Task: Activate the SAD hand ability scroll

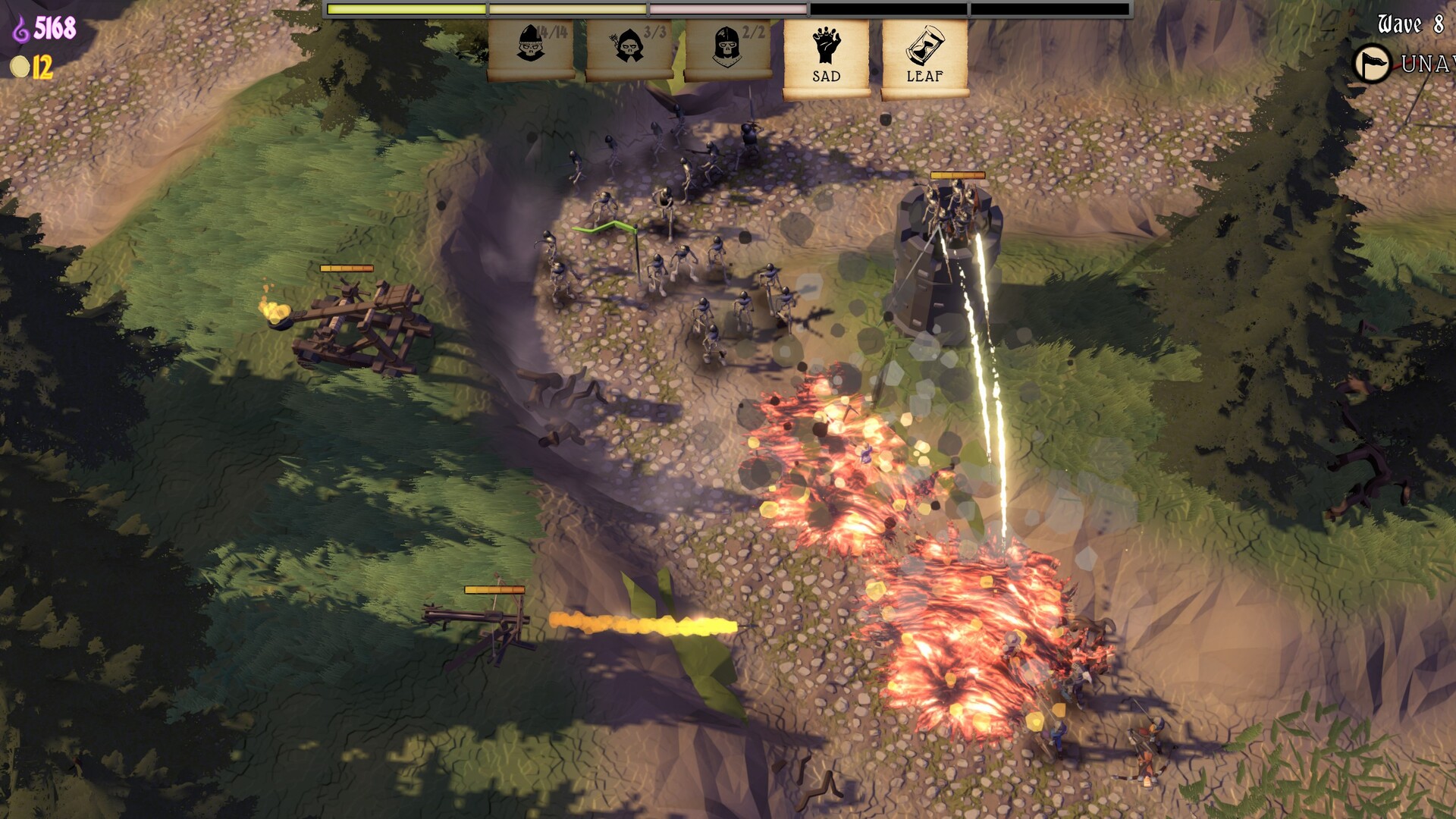Action: point(826,56)
